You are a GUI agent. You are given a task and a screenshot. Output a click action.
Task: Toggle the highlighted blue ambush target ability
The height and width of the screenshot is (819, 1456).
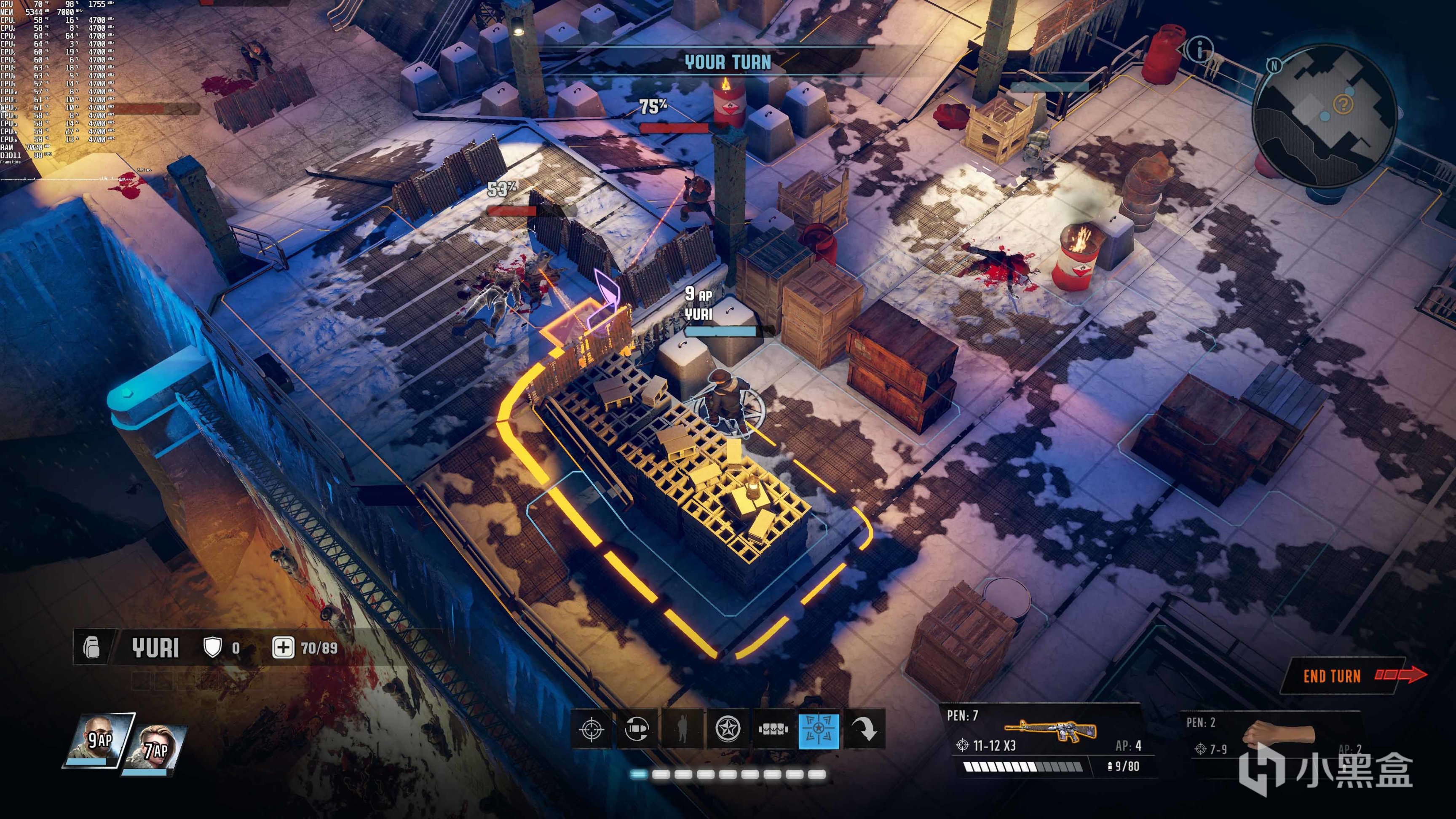pos(818,729)
